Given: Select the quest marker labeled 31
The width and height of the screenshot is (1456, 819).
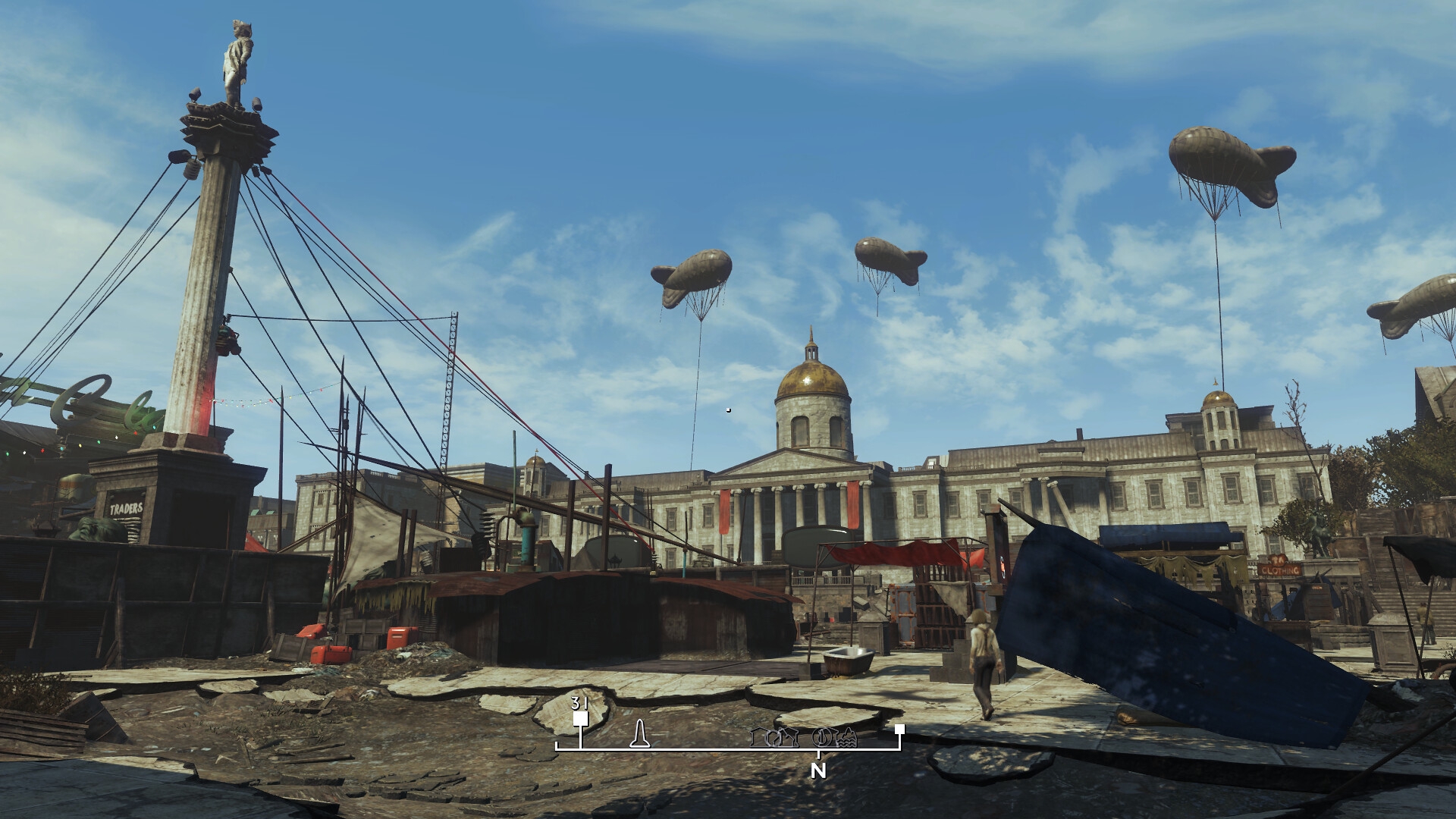Looking at the screenshot, I should pyautogui.click(x=581, y=718).
